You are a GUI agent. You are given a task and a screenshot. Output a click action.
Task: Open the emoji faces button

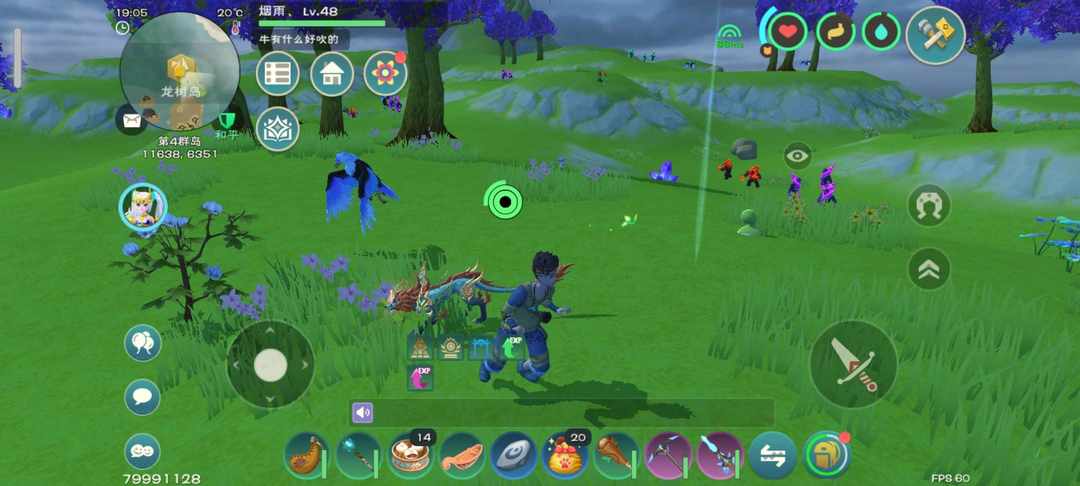143,451
